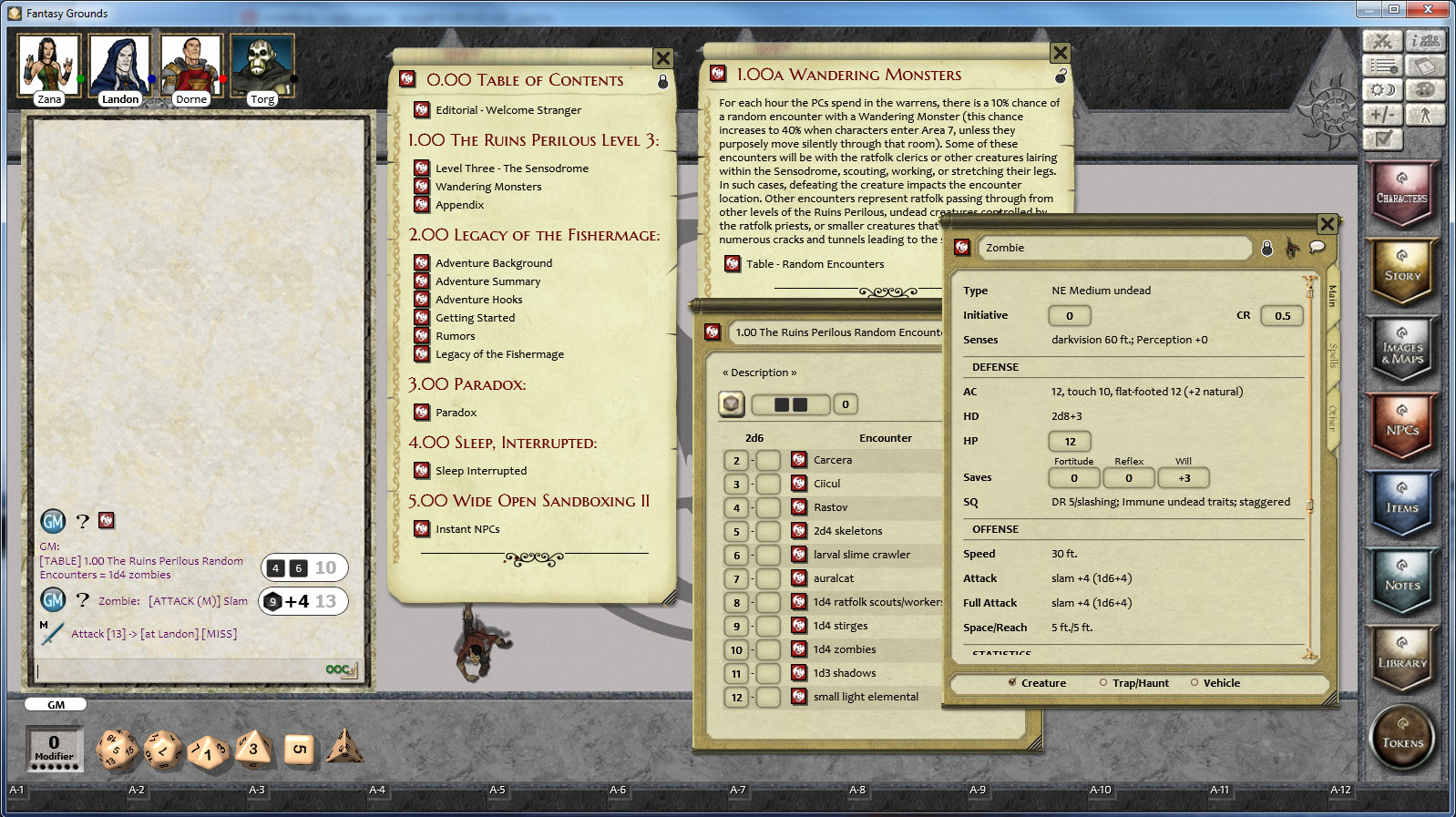The width and height of the screenshot is (1456, 817).
Task: Open the Combat Tracker crossed-swords icon
Action: pos(1383,41)
